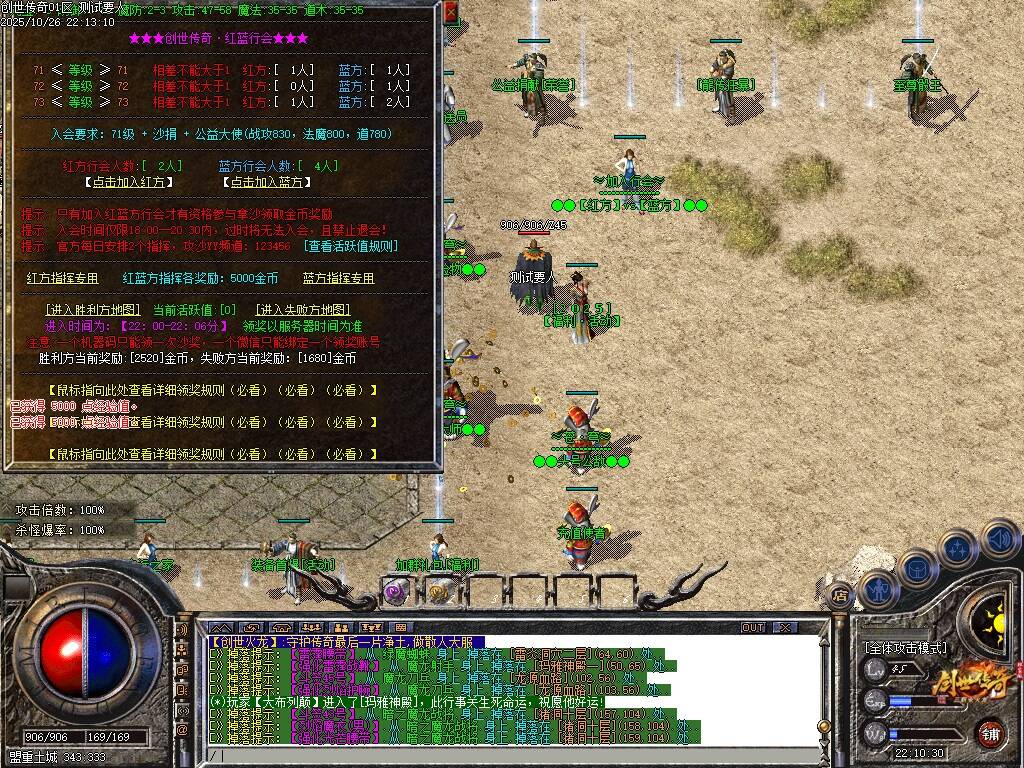
Task: Open the 查看活跃值规则 rules link
Action: click(352, 246)
